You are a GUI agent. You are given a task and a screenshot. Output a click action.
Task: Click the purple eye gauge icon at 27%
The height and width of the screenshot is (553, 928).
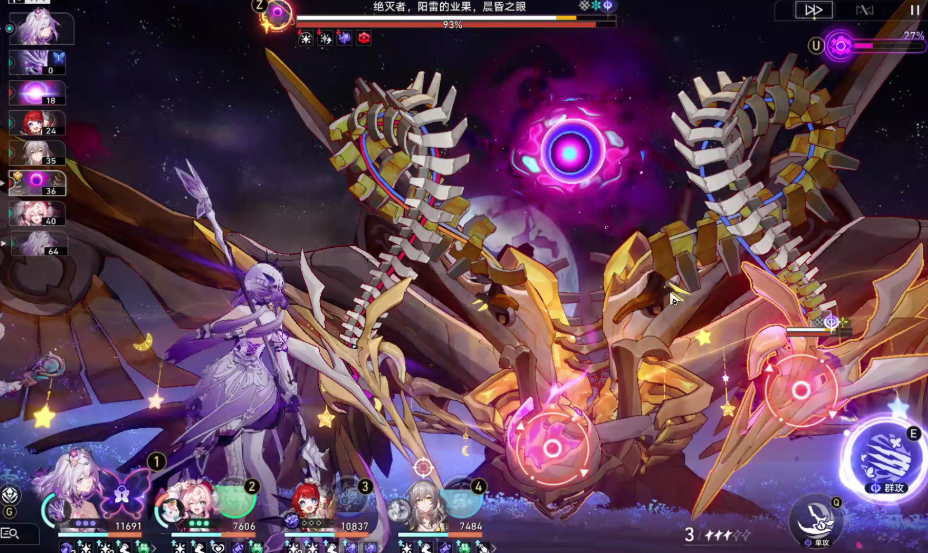[x=840, y=44]
